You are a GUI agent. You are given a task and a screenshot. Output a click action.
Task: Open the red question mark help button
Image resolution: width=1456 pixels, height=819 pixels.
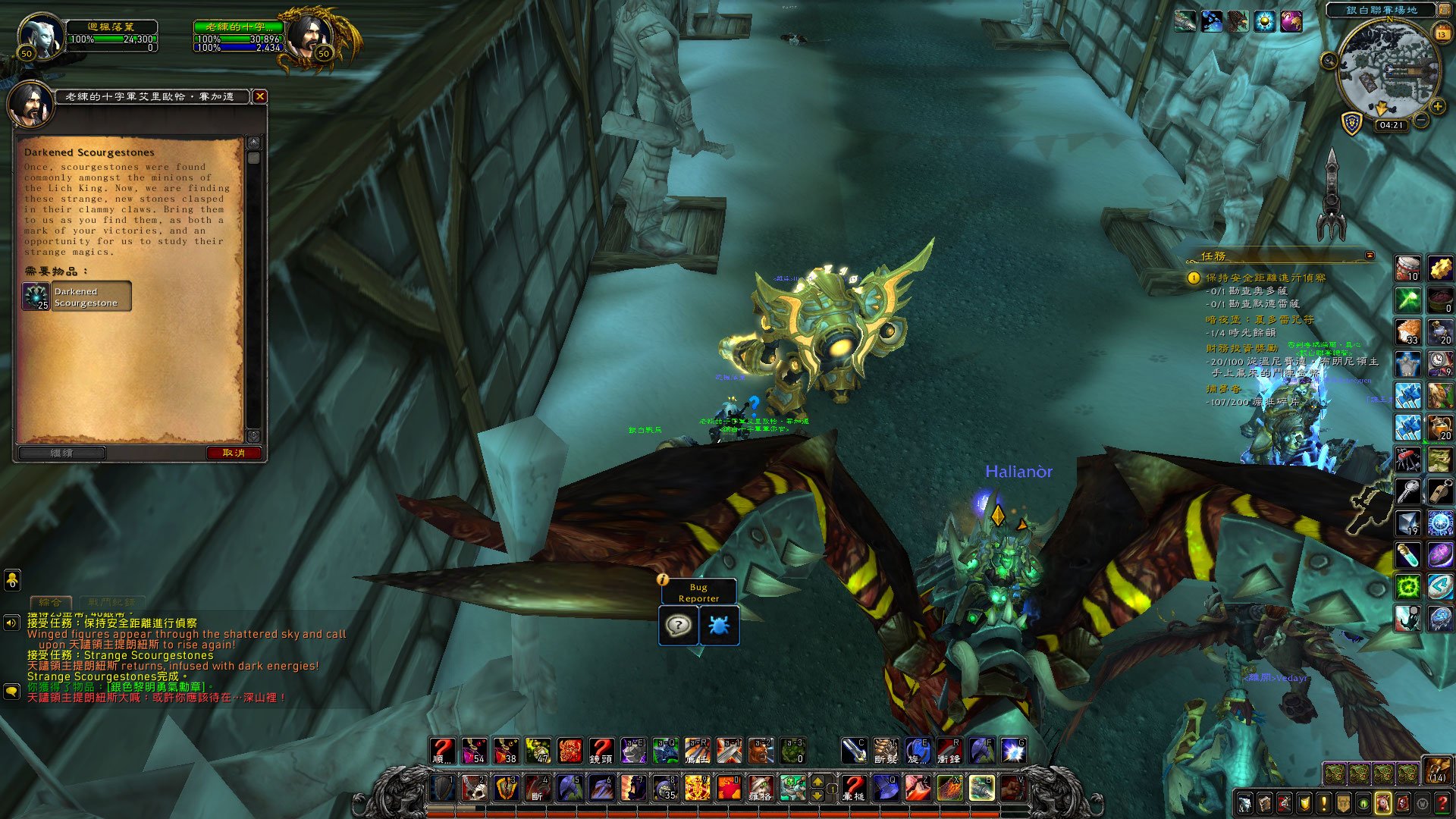point(1442,803)
